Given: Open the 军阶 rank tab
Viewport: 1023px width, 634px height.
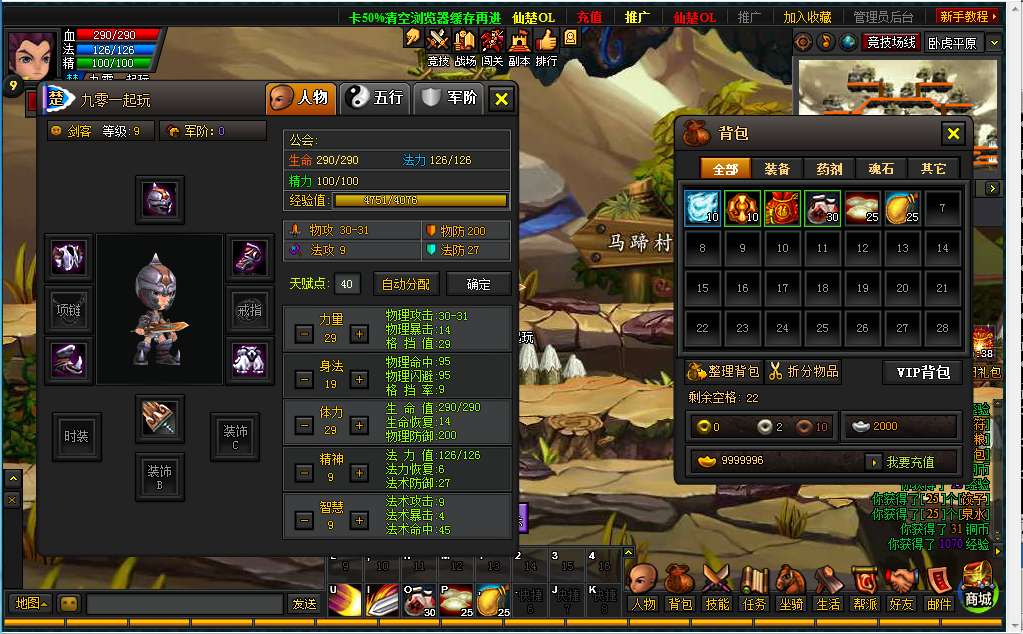Looking at the screenshot, I should pos(450,98).
